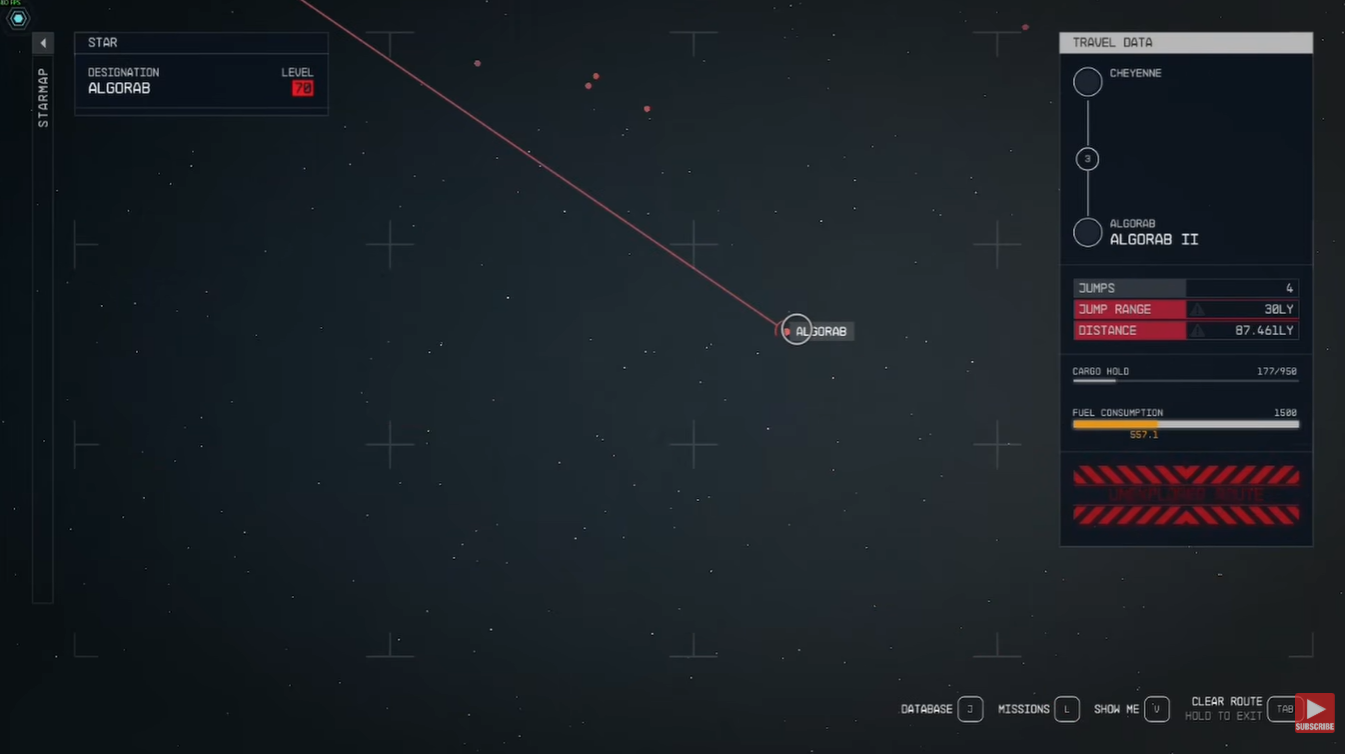Select the circled 3 intermediate jumps node
Viewport: 1345px width, 754px height.
[x=1087, y=159]
